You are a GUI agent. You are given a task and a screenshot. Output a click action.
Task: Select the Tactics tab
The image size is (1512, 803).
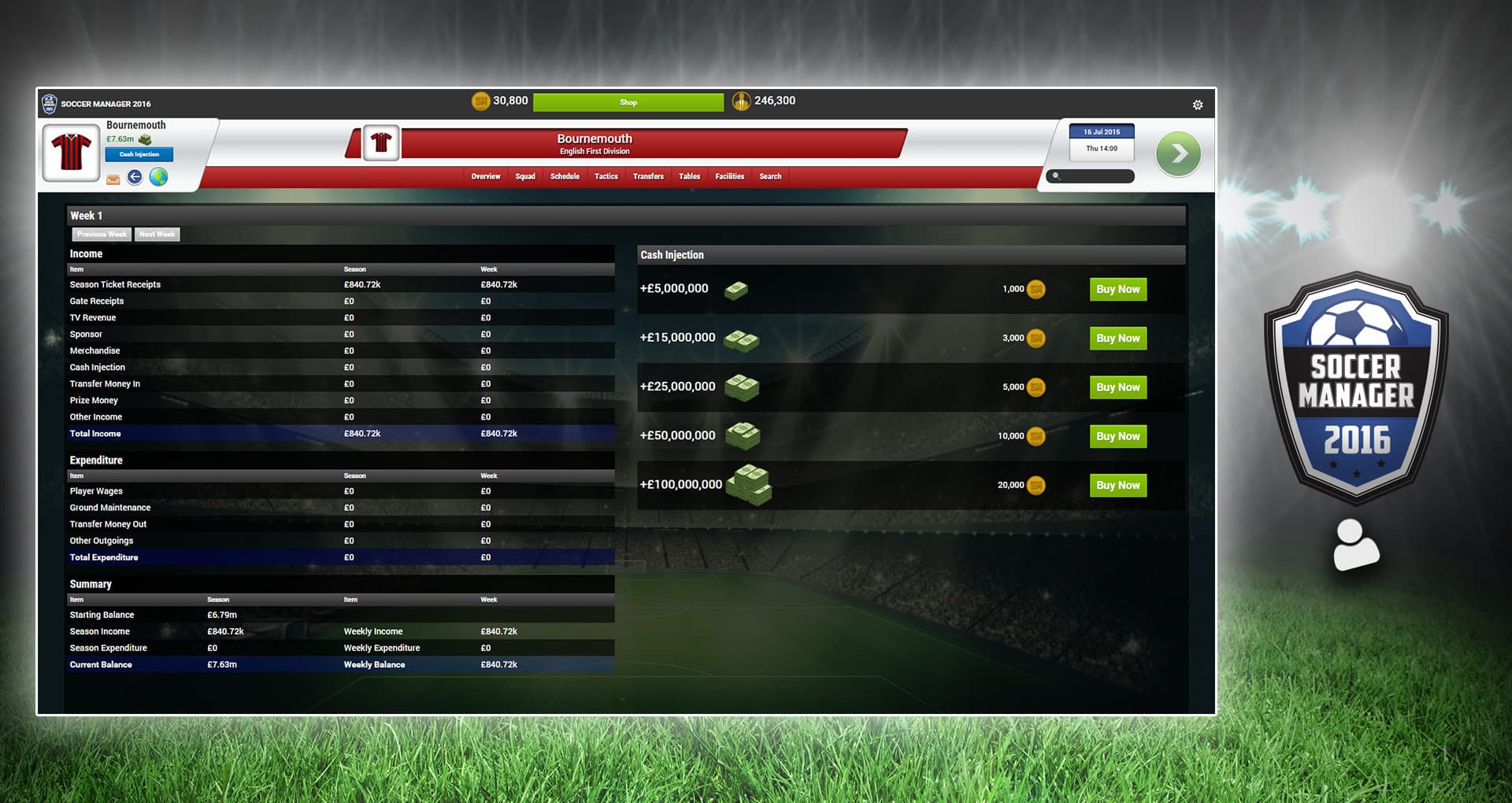(x=606, y=176)
